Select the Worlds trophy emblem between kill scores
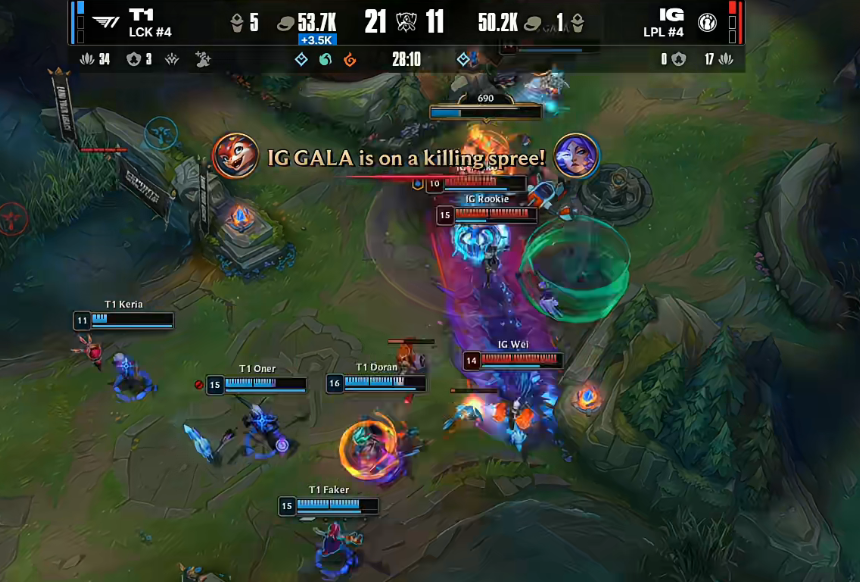The image size is (860, 582). [406, 22]
